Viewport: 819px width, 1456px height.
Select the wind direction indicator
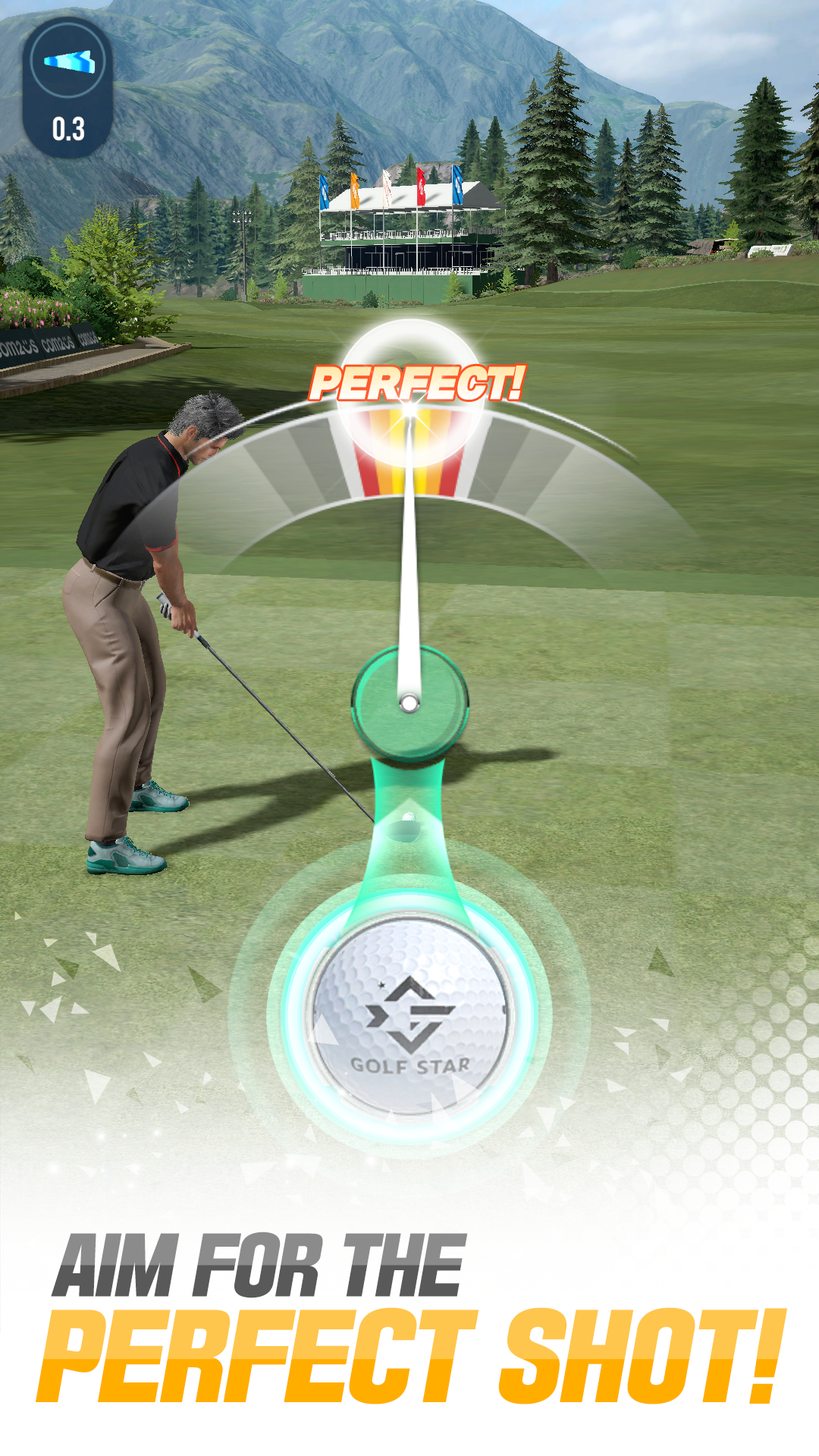pos(68,62)
